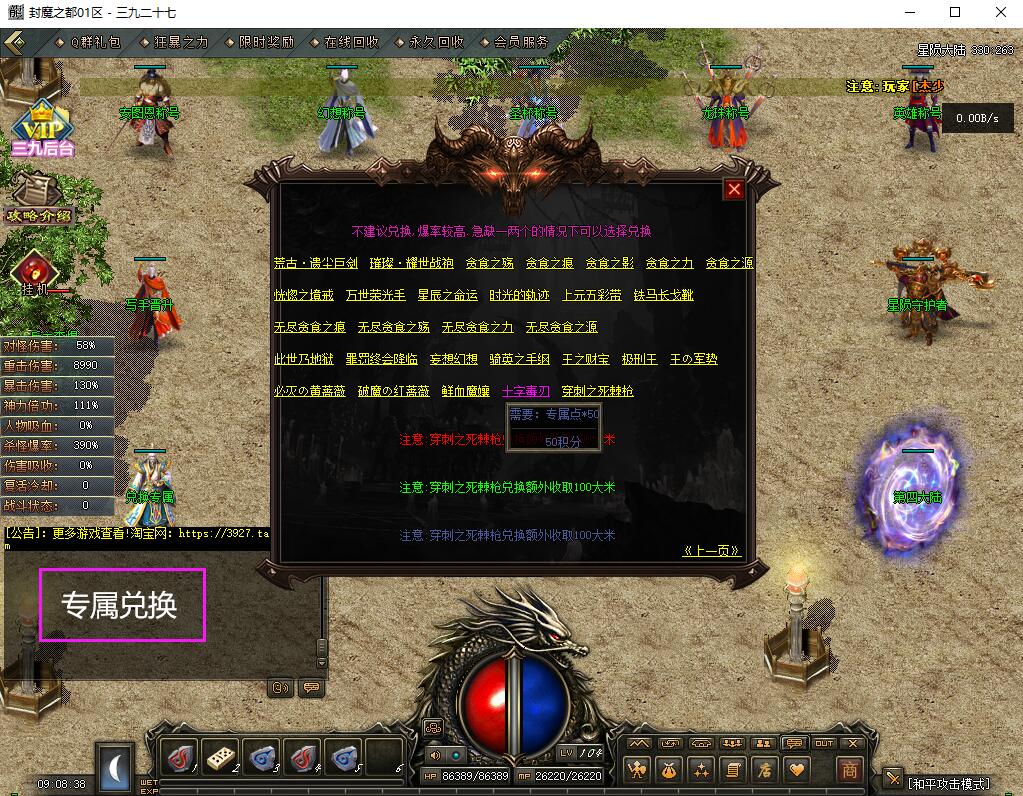The height and width of the screenshot is (796, 1023).
Task: Open the money bag inventory icon
Action: click(668, 770)
